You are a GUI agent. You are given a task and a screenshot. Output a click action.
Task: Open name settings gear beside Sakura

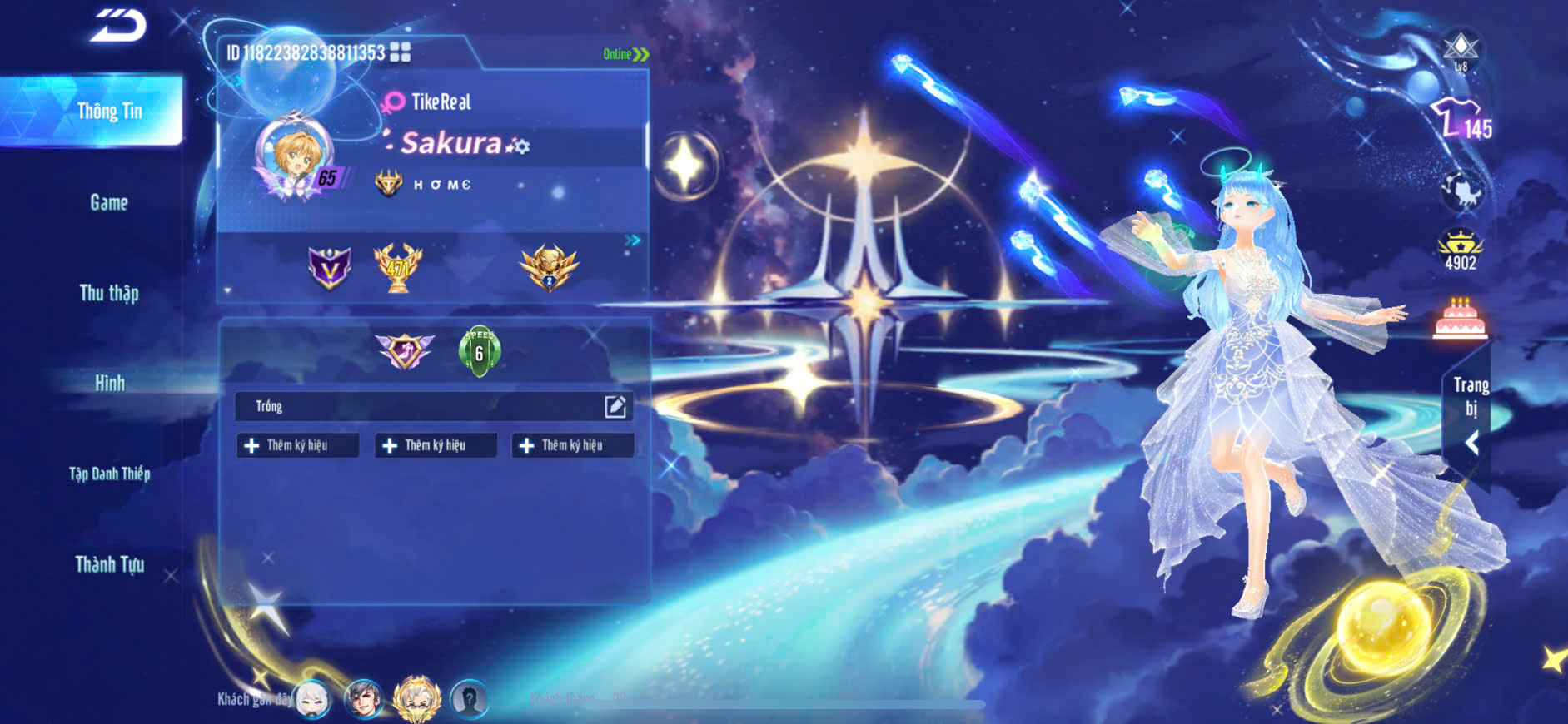[520, 146]
